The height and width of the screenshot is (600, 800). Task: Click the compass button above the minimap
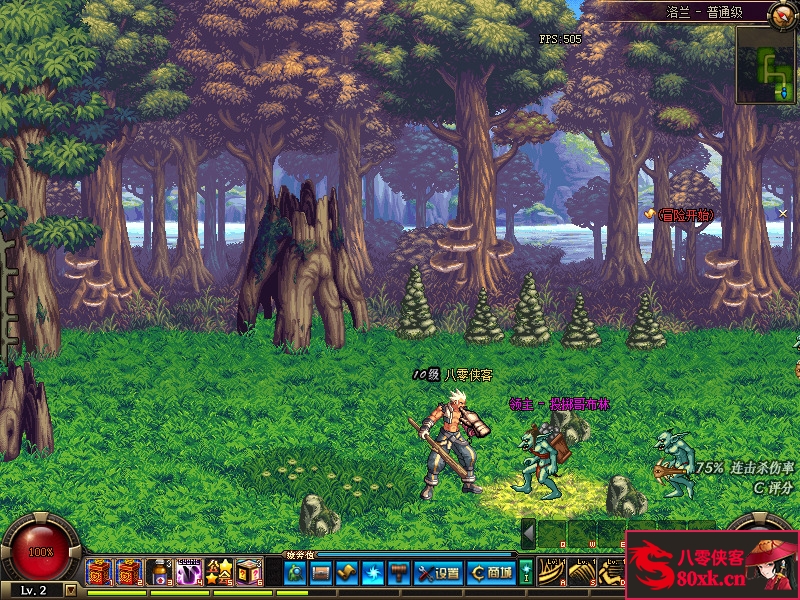click(x=784, y=13)
